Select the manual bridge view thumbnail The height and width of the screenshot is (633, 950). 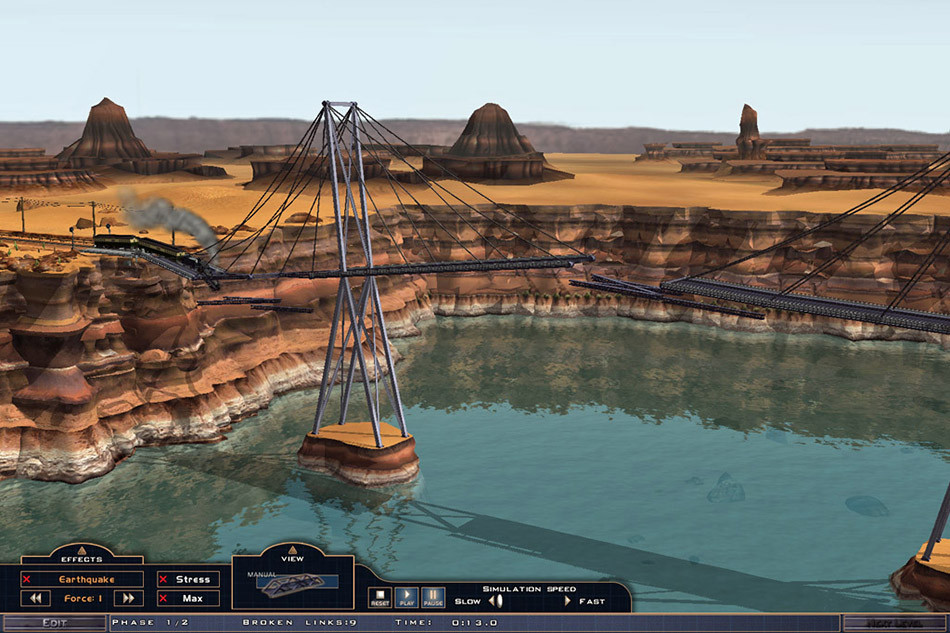pyautogui.click(x=298, y=583)
